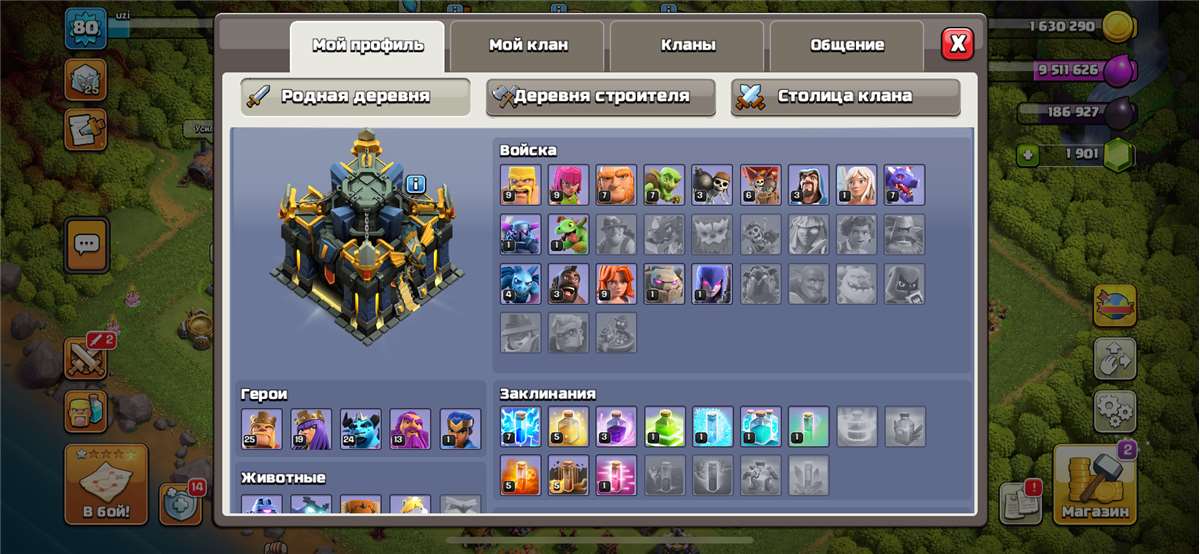Show the Мой профиль tab
Viewport: 1200px width, 554px height.
367,45
